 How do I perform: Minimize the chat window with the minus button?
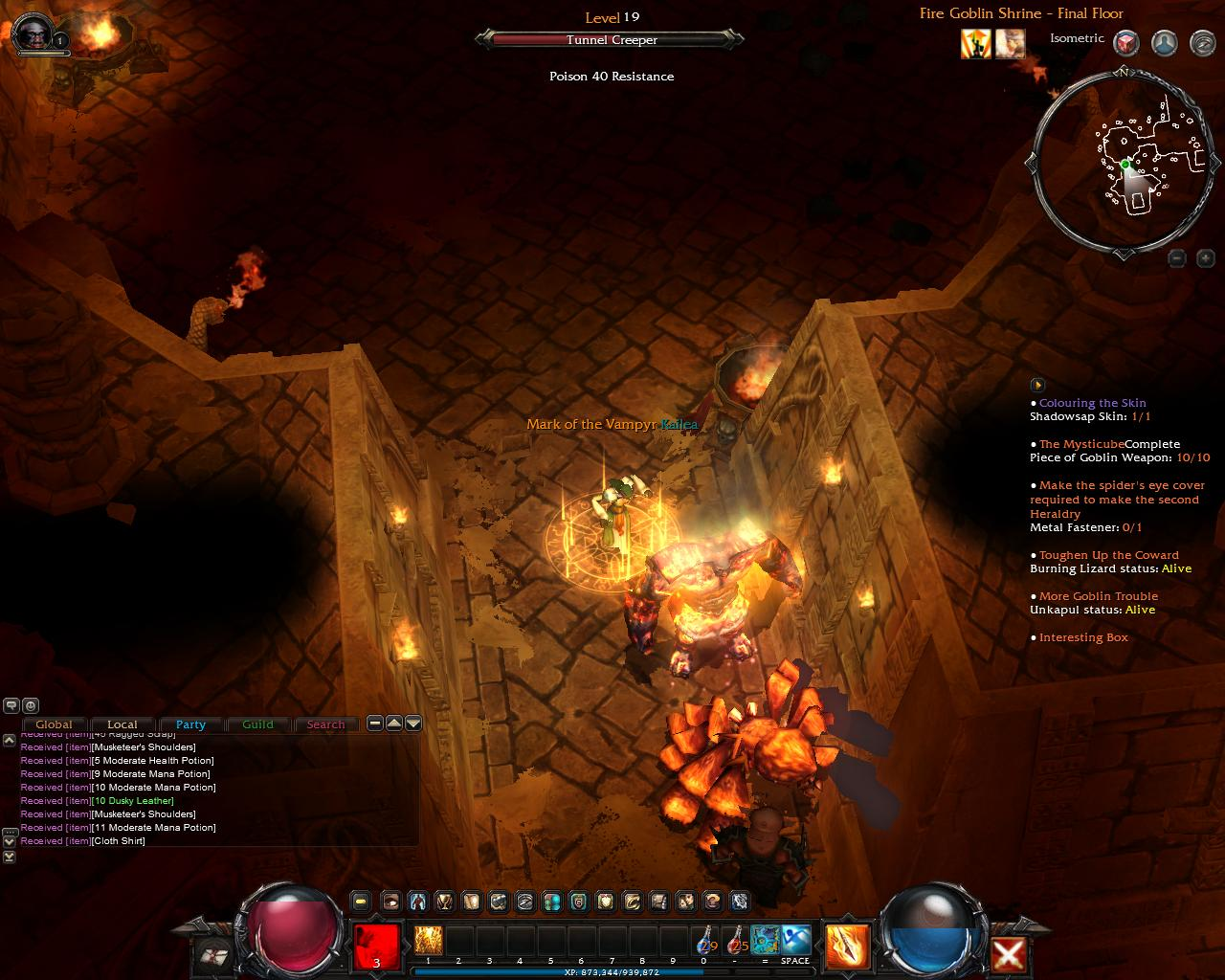click(375, 724)
